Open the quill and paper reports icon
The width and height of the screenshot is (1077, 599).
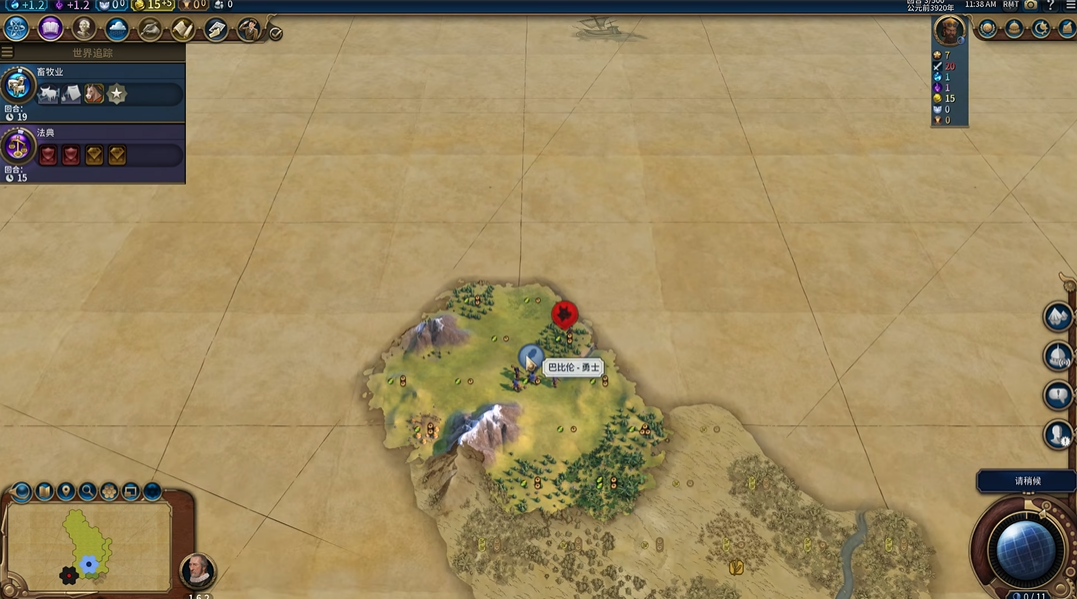[x=216, y=29]
